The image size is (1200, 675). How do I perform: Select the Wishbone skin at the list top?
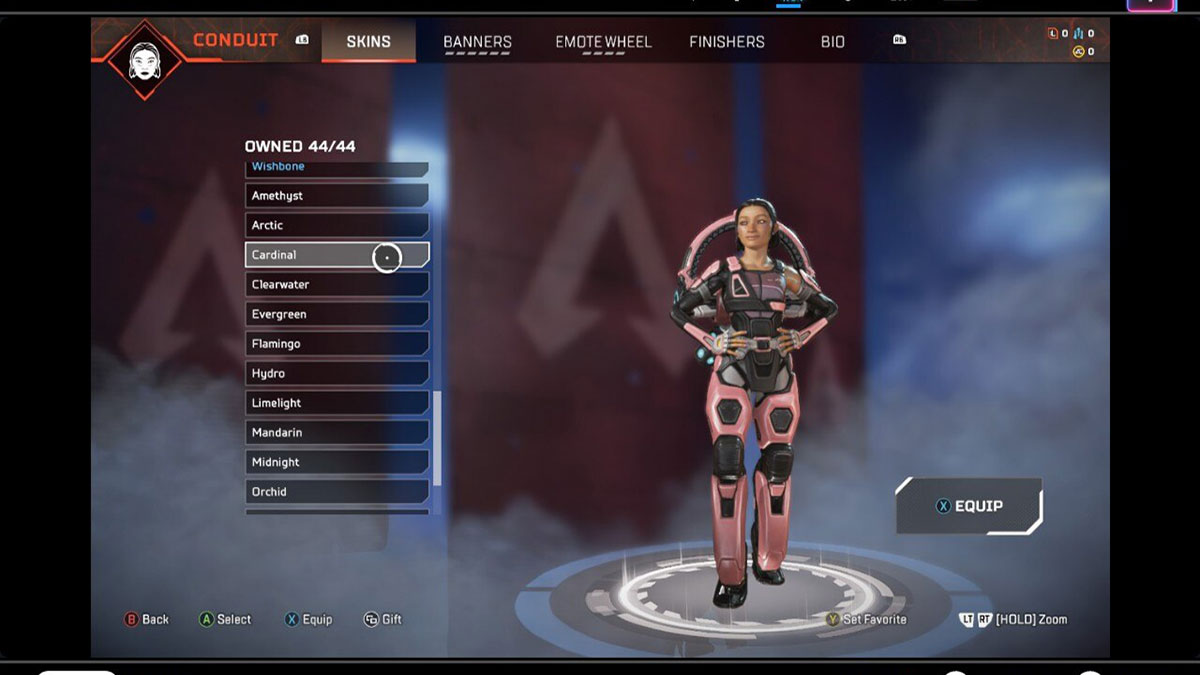(336, 168)
